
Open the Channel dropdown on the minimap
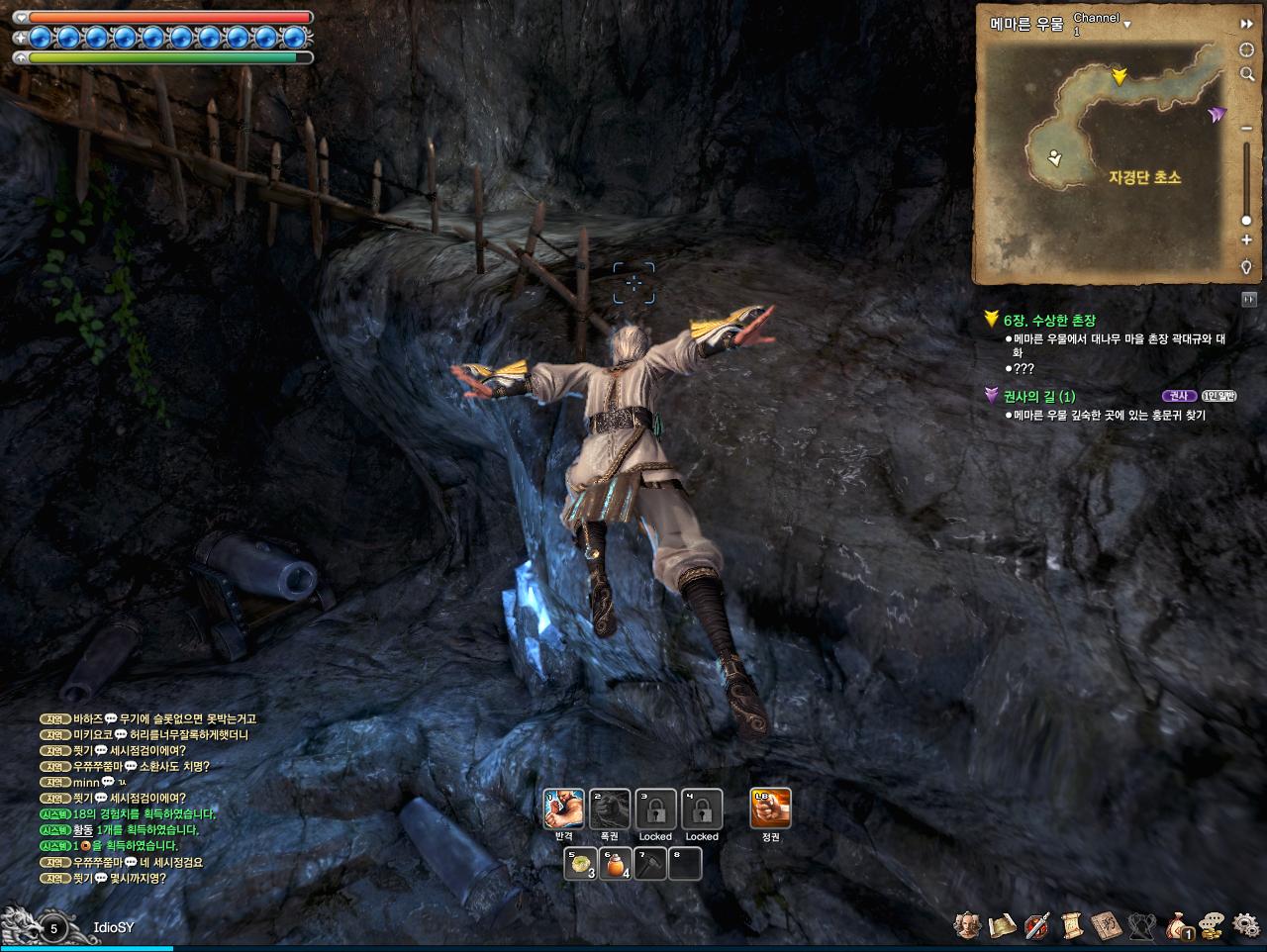[1126, 23]
